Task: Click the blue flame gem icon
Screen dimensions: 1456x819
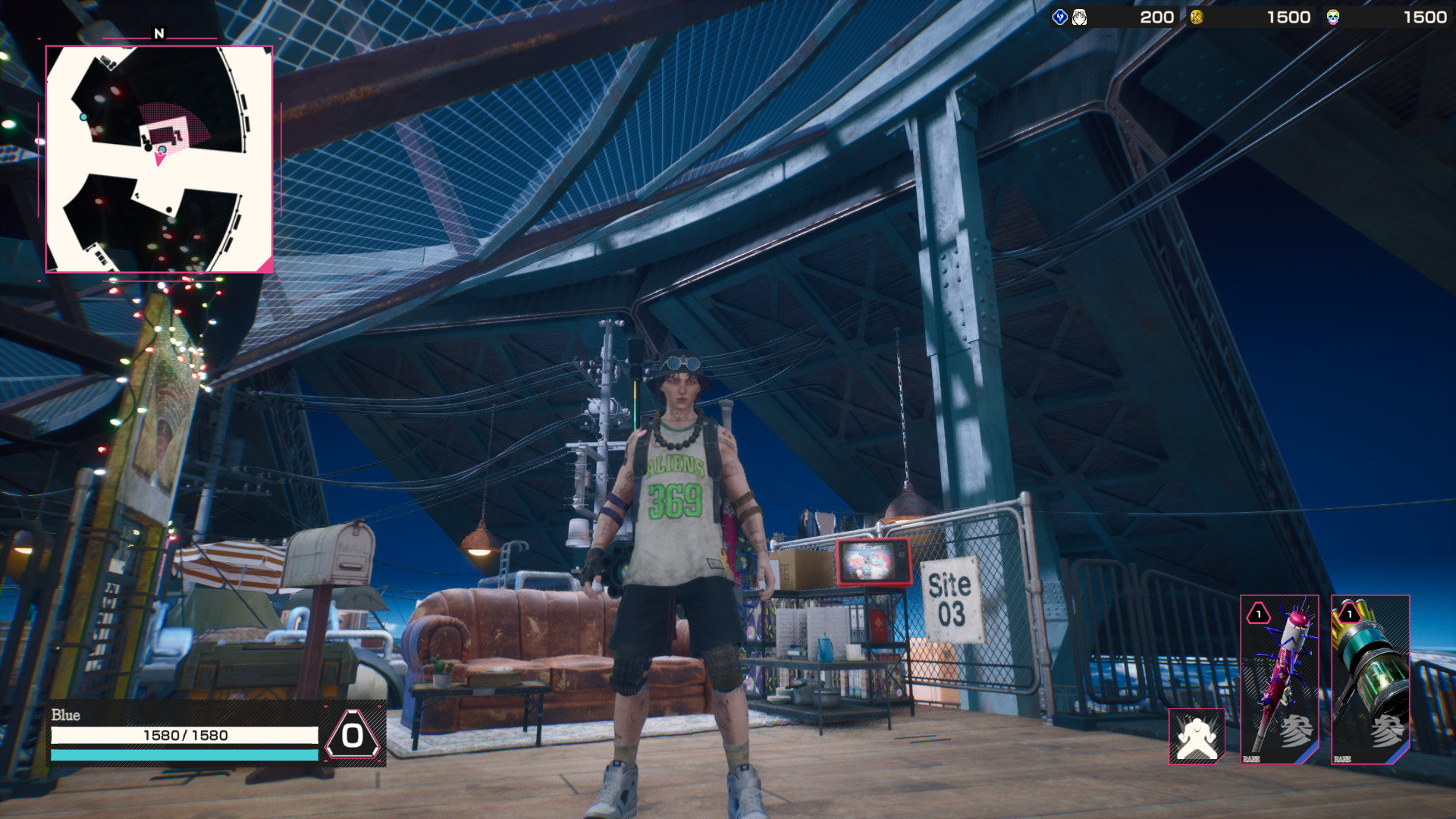Action: coord(1060,17)
